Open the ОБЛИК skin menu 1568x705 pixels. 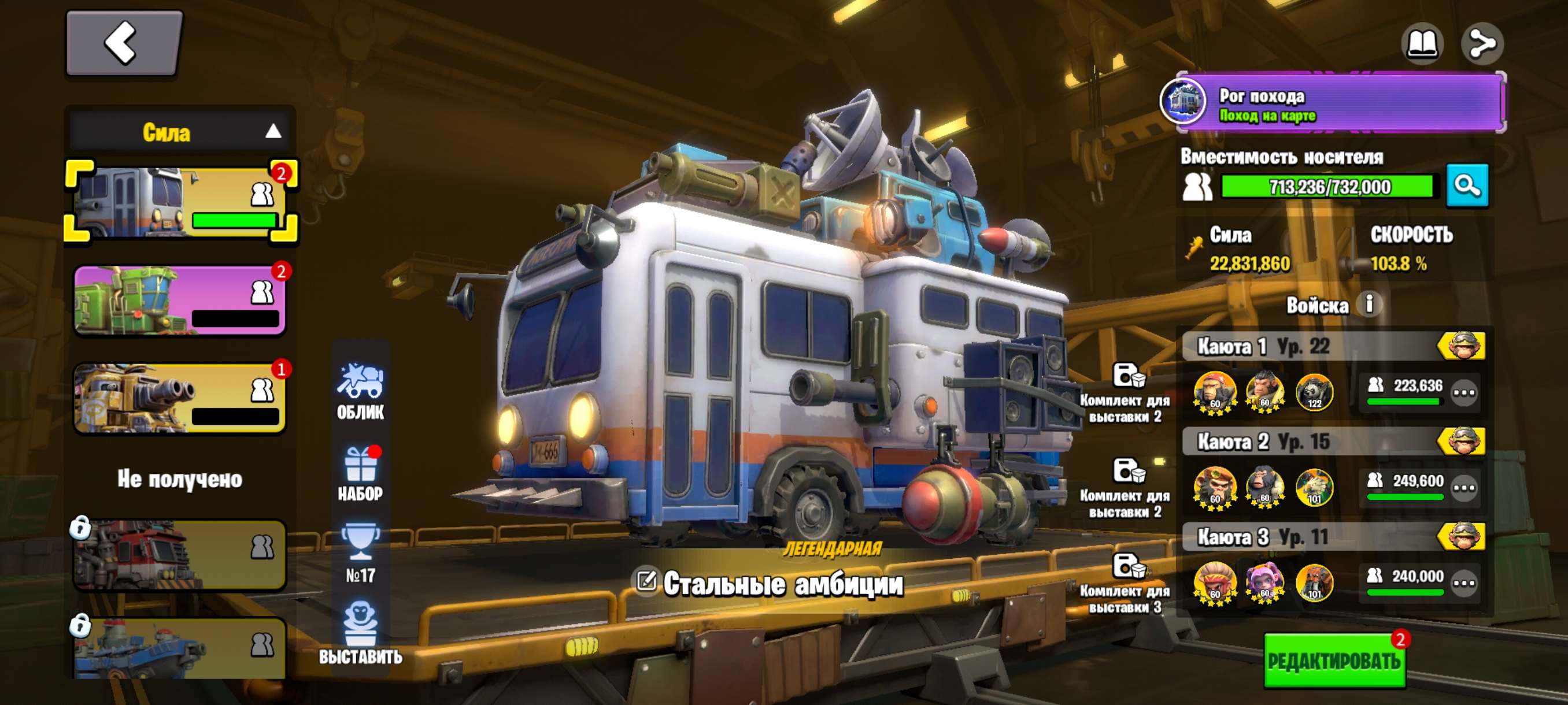coord(360,391)
